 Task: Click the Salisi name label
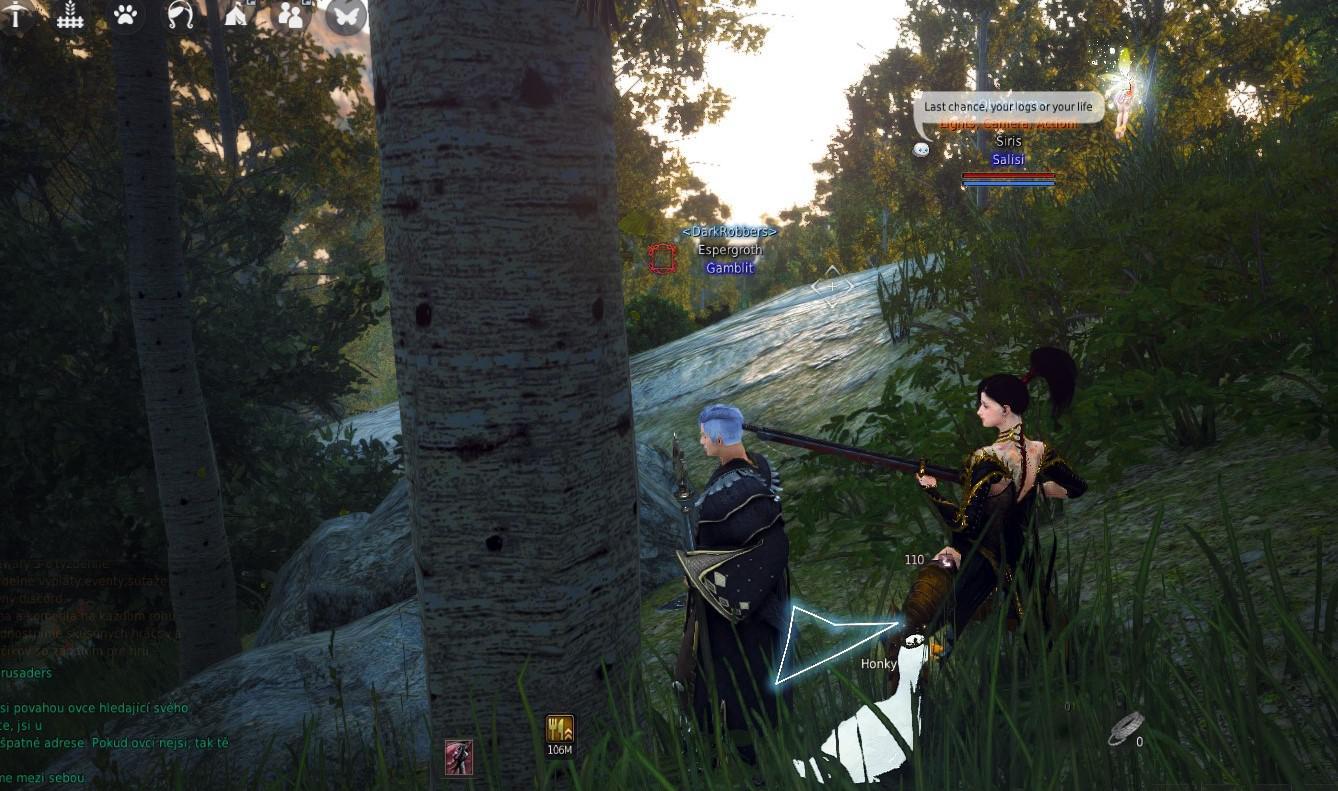point(1009,159)
